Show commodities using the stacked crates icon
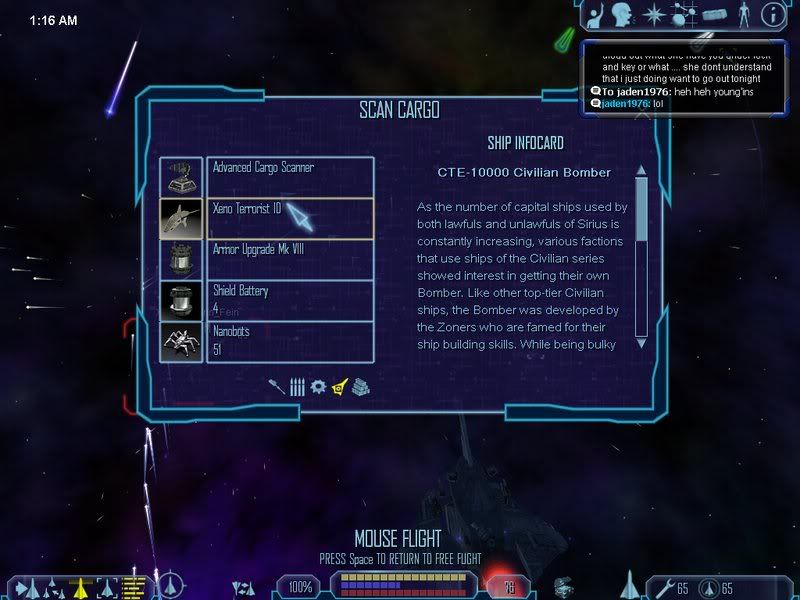The width and height of the screenshot is (800, 600). click(361, 386)
